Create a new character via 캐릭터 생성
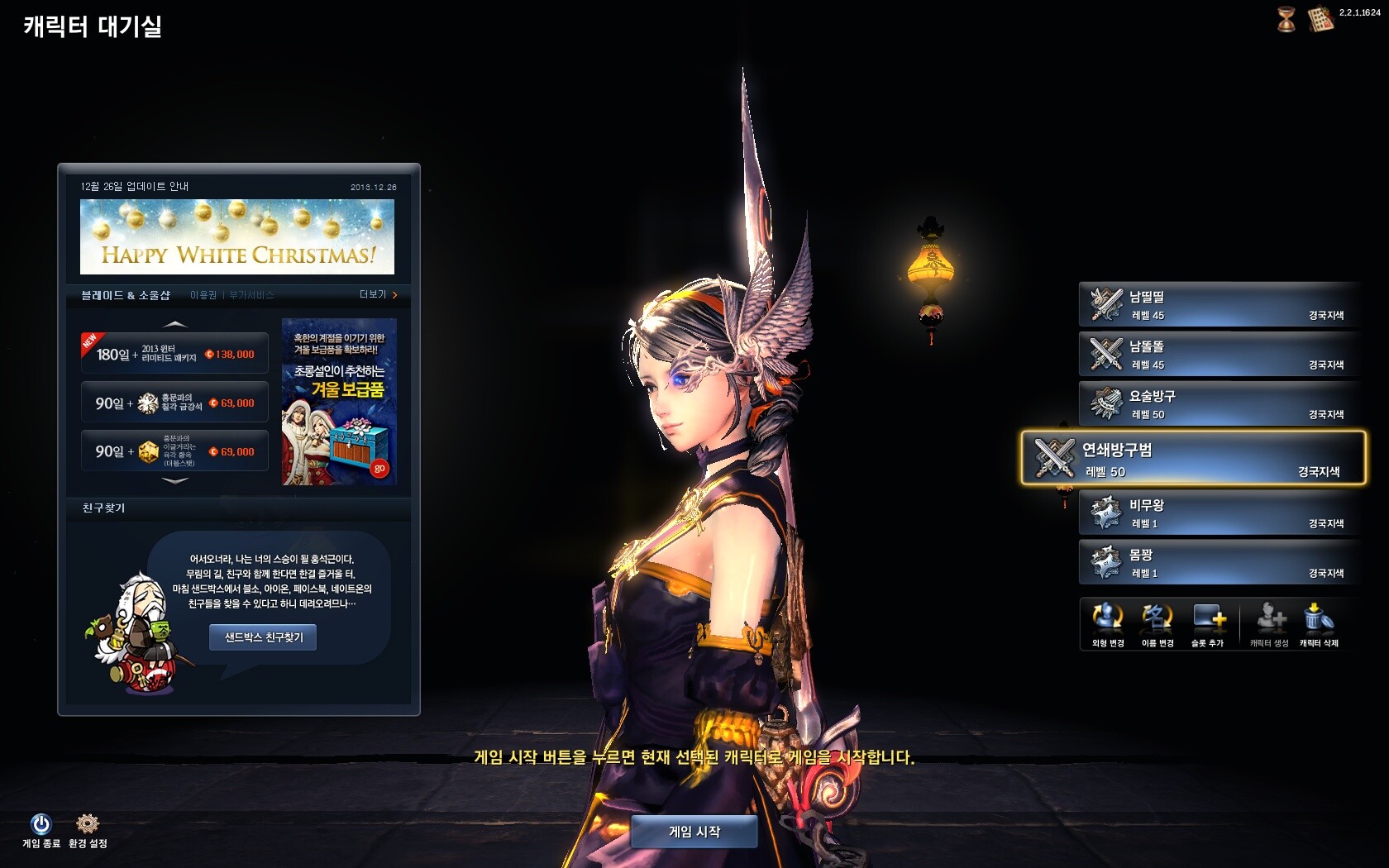 click(x=1269, y=624)
